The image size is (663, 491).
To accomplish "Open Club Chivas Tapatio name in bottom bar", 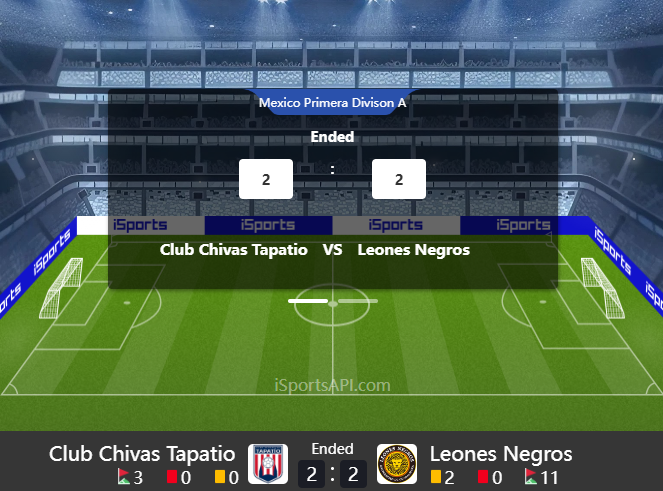I will click(142, 454).
